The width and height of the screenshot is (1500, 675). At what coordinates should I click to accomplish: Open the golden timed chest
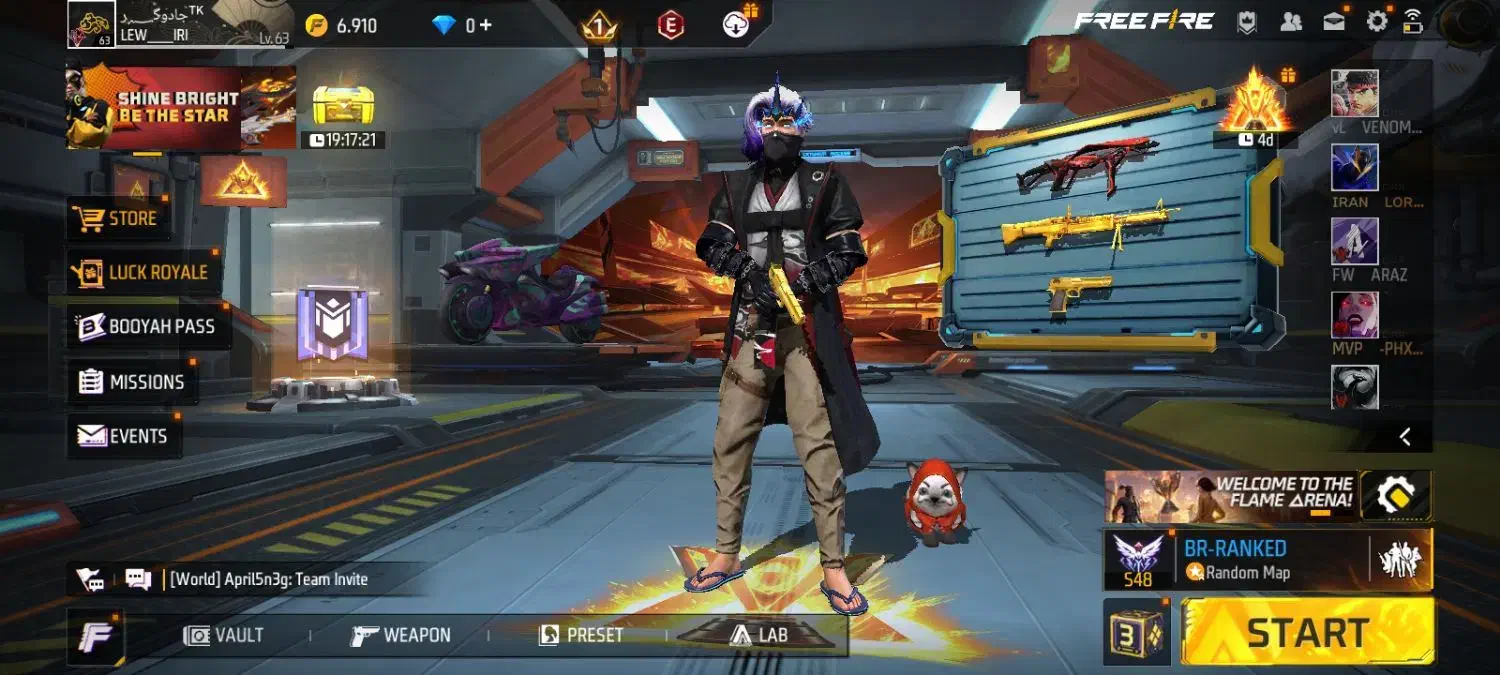point(343,106)
